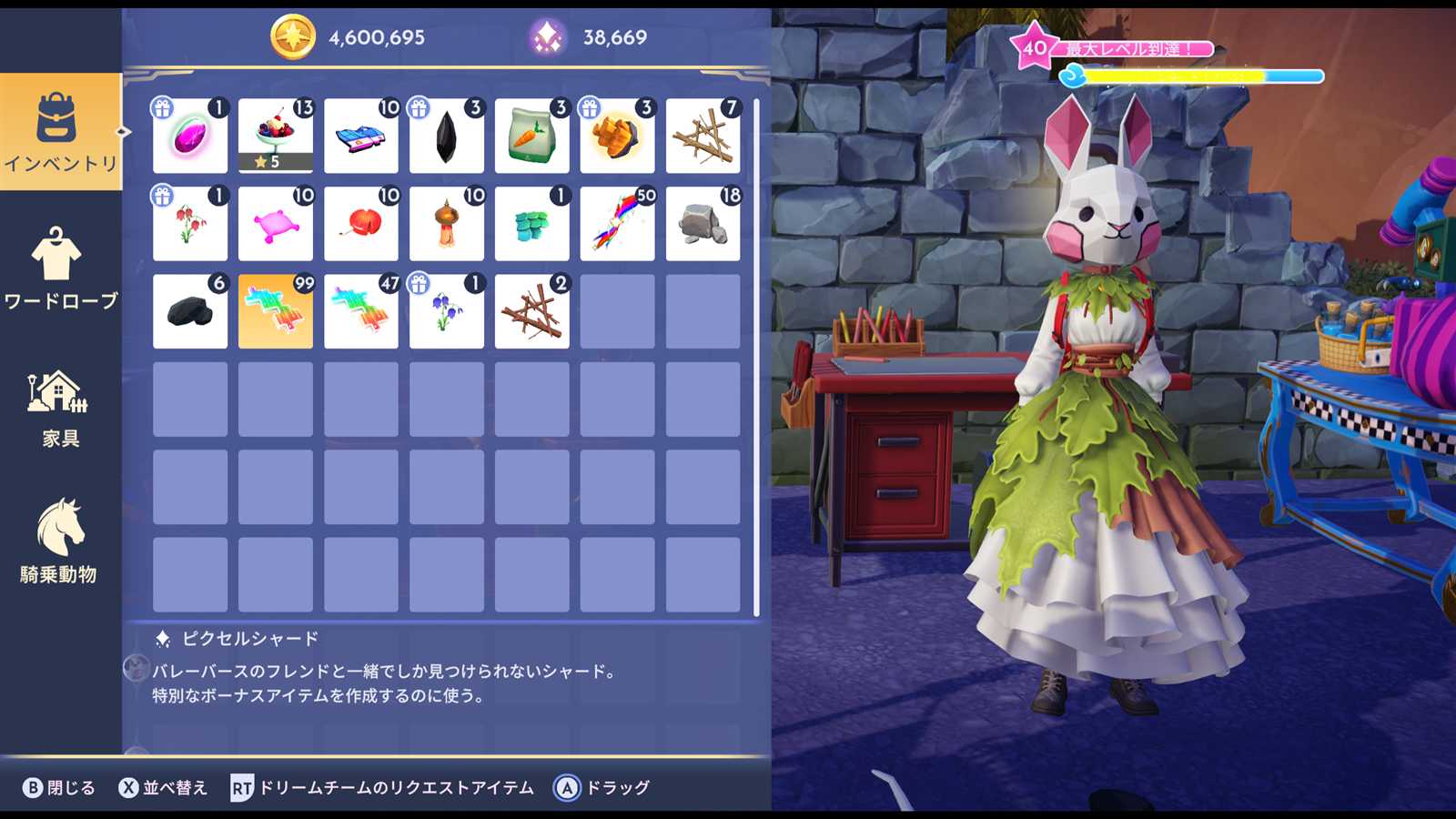
Task: Select the black coal slot
Action: 189,311
